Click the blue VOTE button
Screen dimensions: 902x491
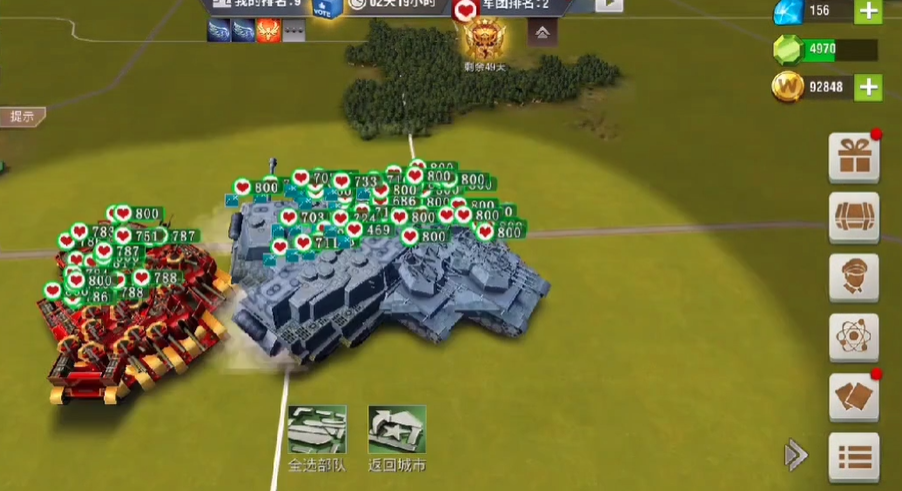tap(324, 7)
